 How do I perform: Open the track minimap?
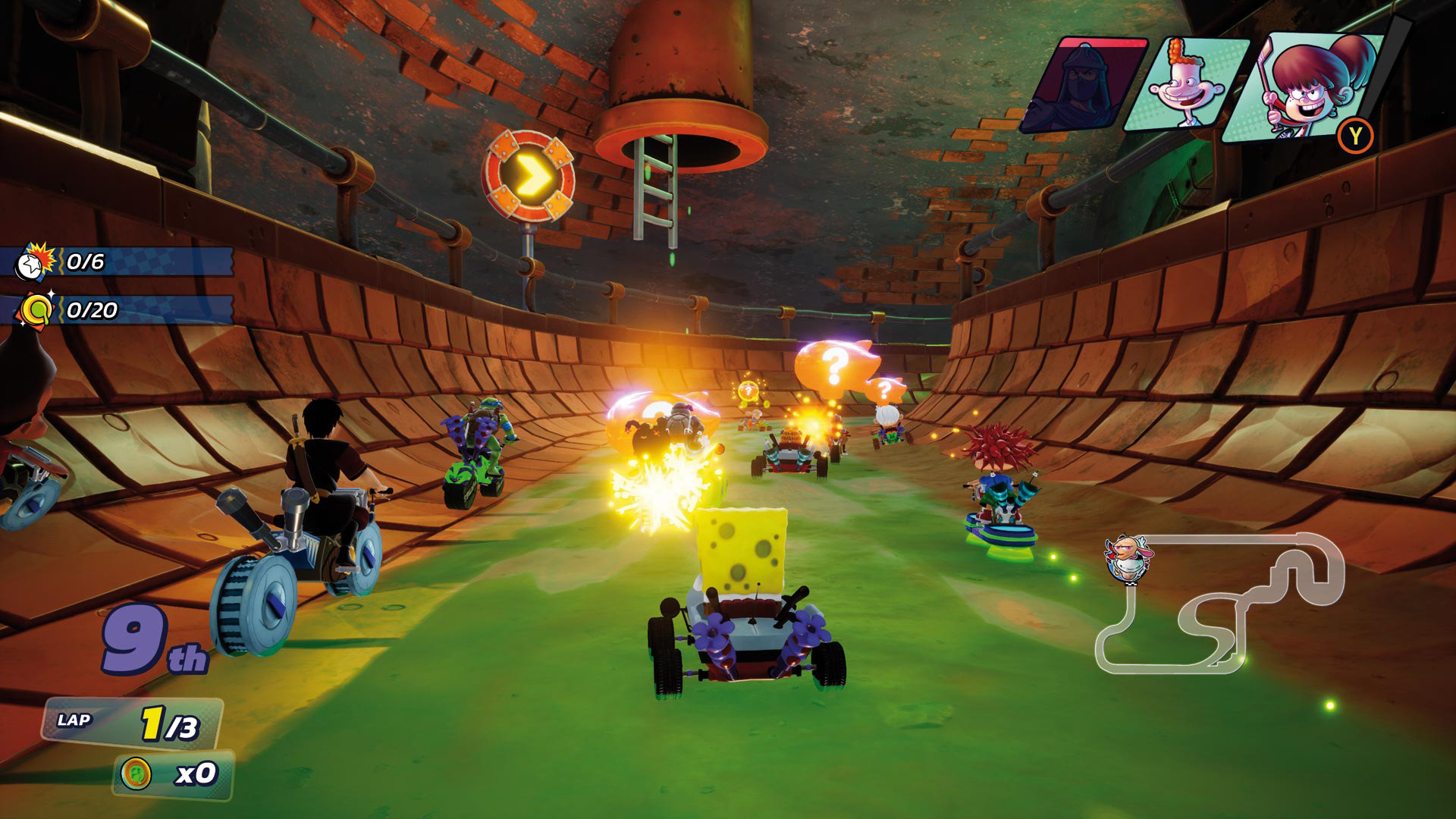point(1221,604)
